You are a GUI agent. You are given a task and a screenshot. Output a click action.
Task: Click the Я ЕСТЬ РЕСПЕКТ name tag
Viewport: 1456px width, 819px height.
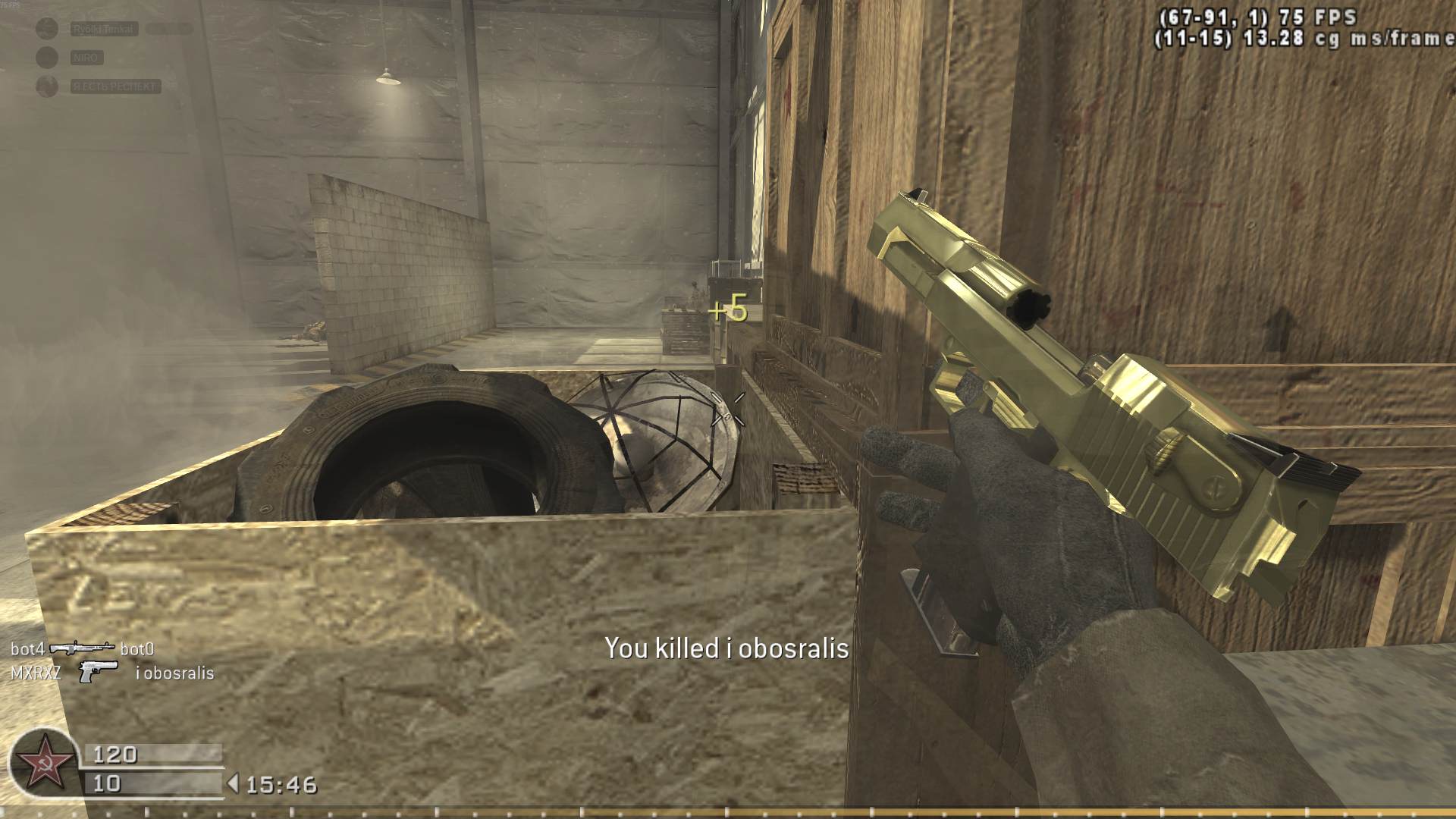[x=115, y=86]
